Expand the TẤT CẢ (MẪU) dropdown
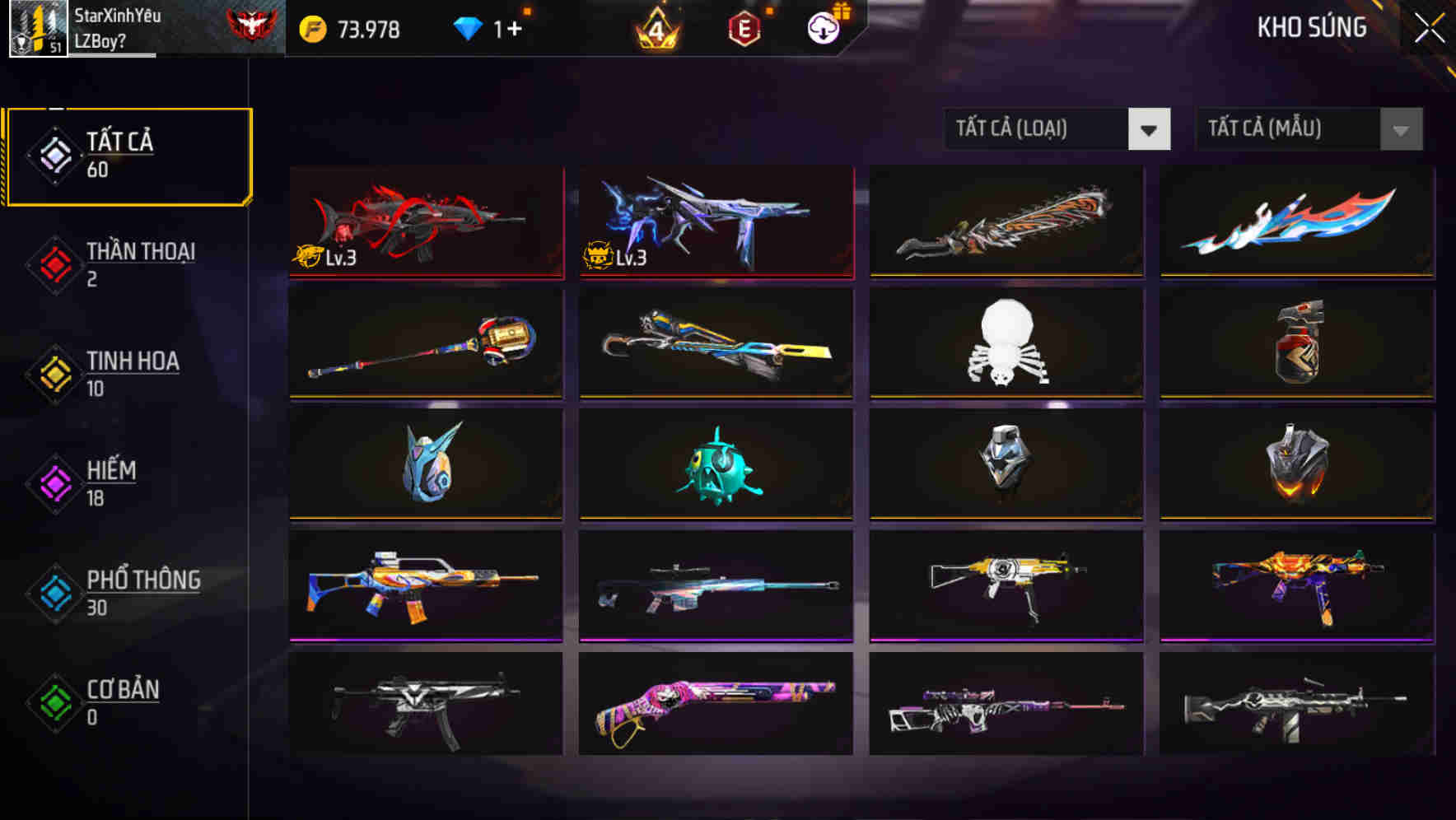Viewport: 1456px width, 820px height. pos(1308,129)
